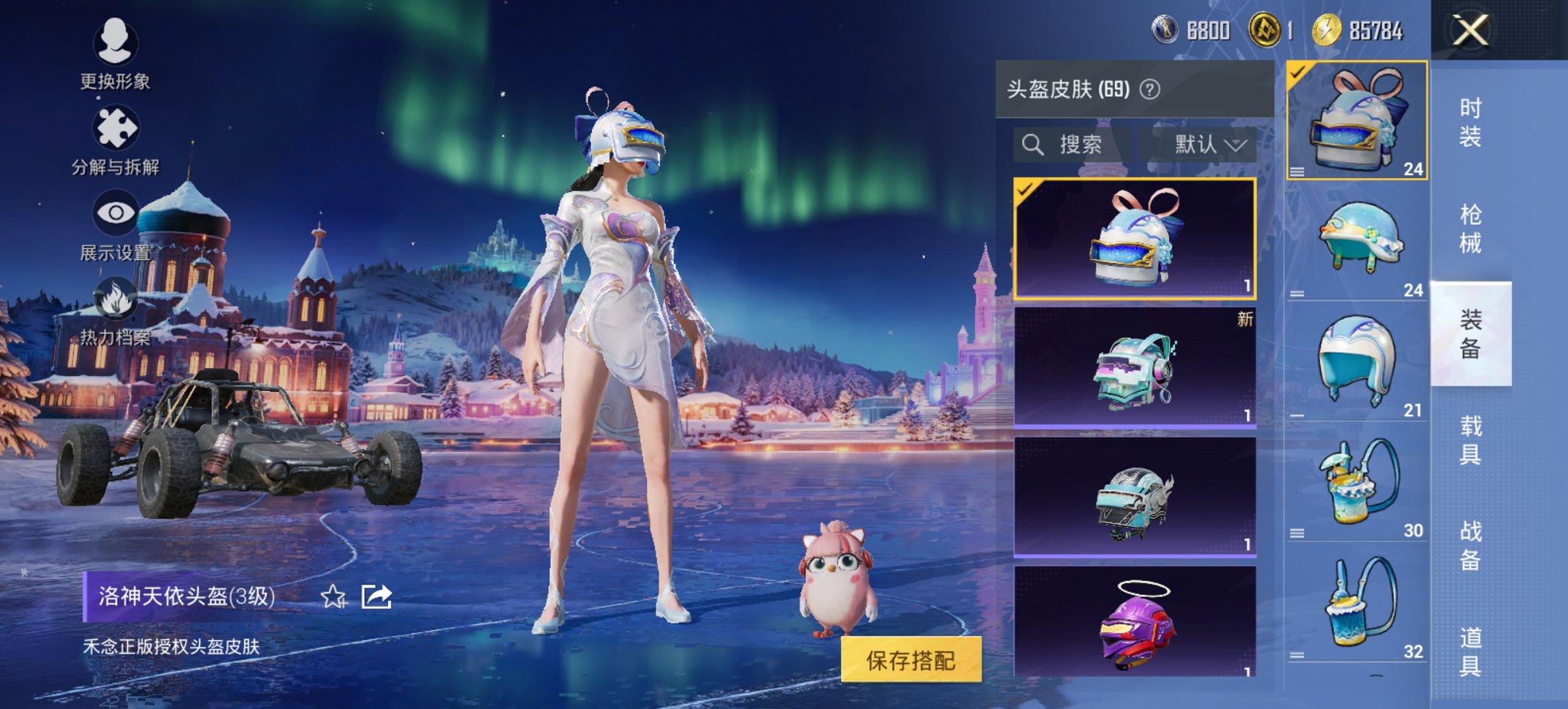The image size is (1568, 709).
Task: Switch to the 战备 tab
Action: 1470,546
